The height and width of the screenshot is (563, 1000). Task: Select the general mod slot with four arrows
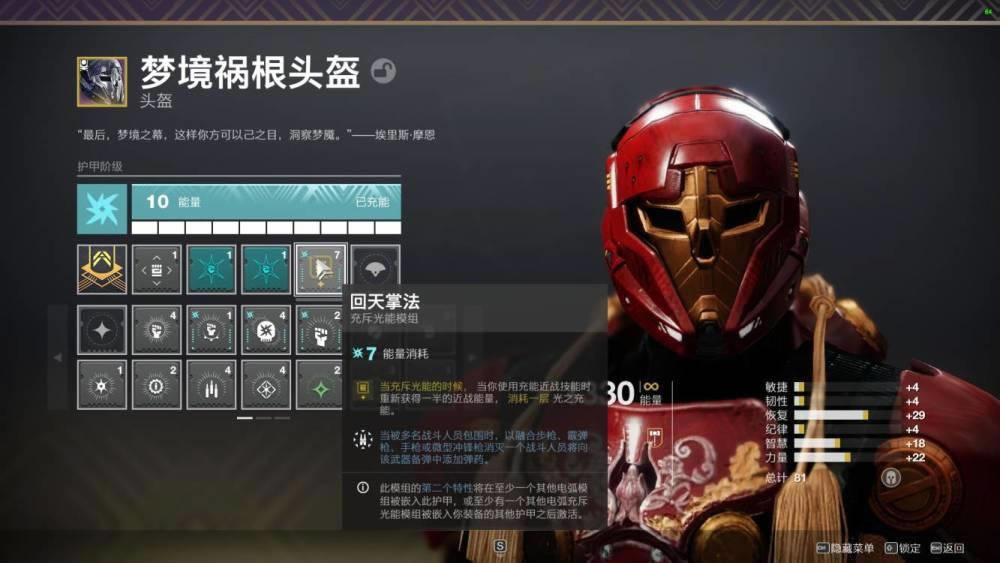click(x=157, y=269)
